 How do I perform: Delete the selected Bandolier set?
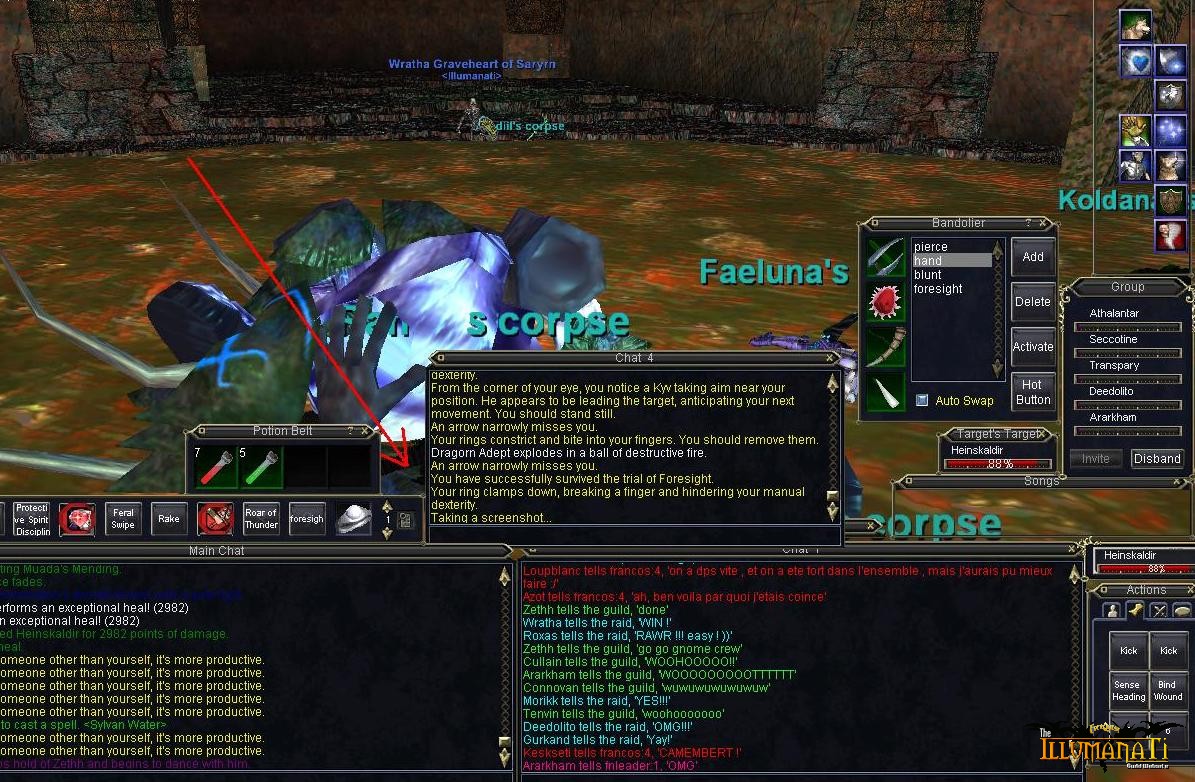pyautogui.click(x=1033, y=302)
